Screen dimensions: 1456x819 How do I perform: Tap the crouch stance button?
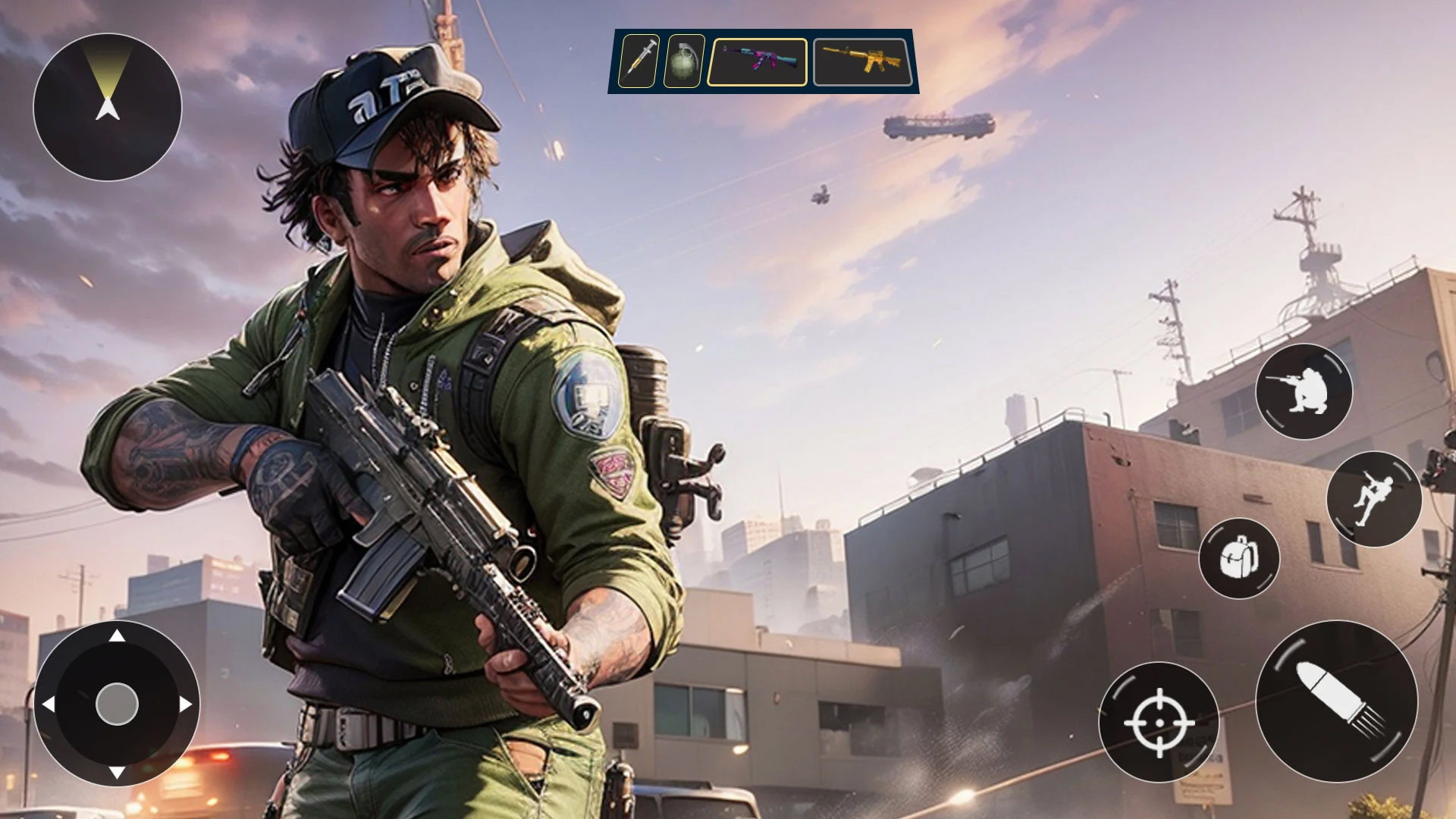point(1304,391)
